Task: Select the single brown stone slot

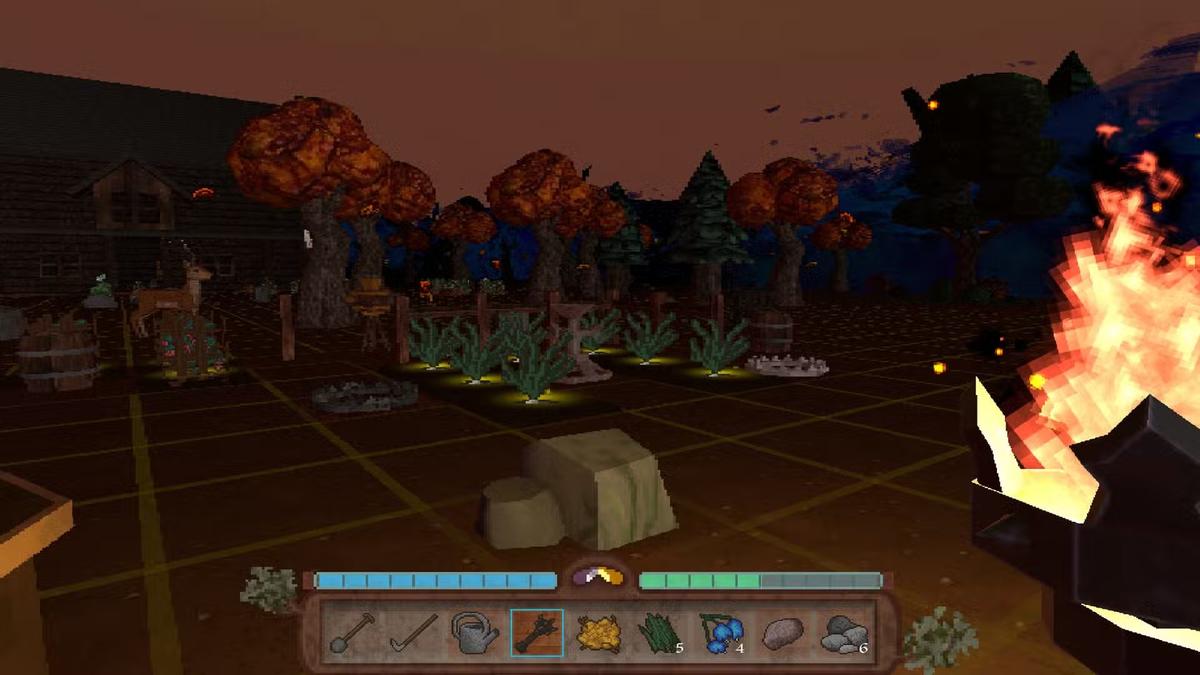Action: (783, 633)
